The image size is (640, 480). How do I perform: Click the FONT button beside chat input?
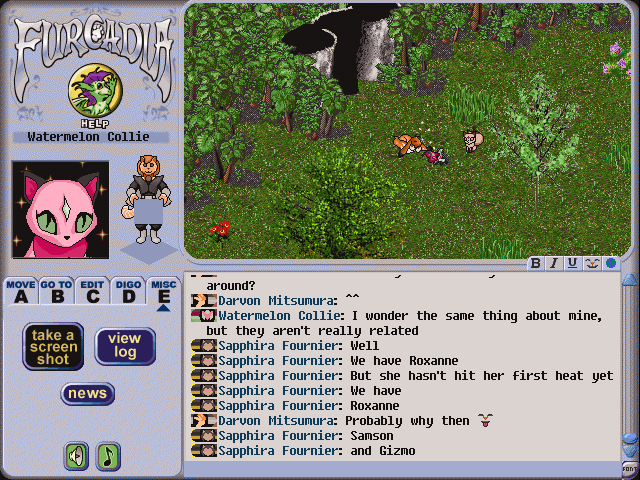[630, 469]
